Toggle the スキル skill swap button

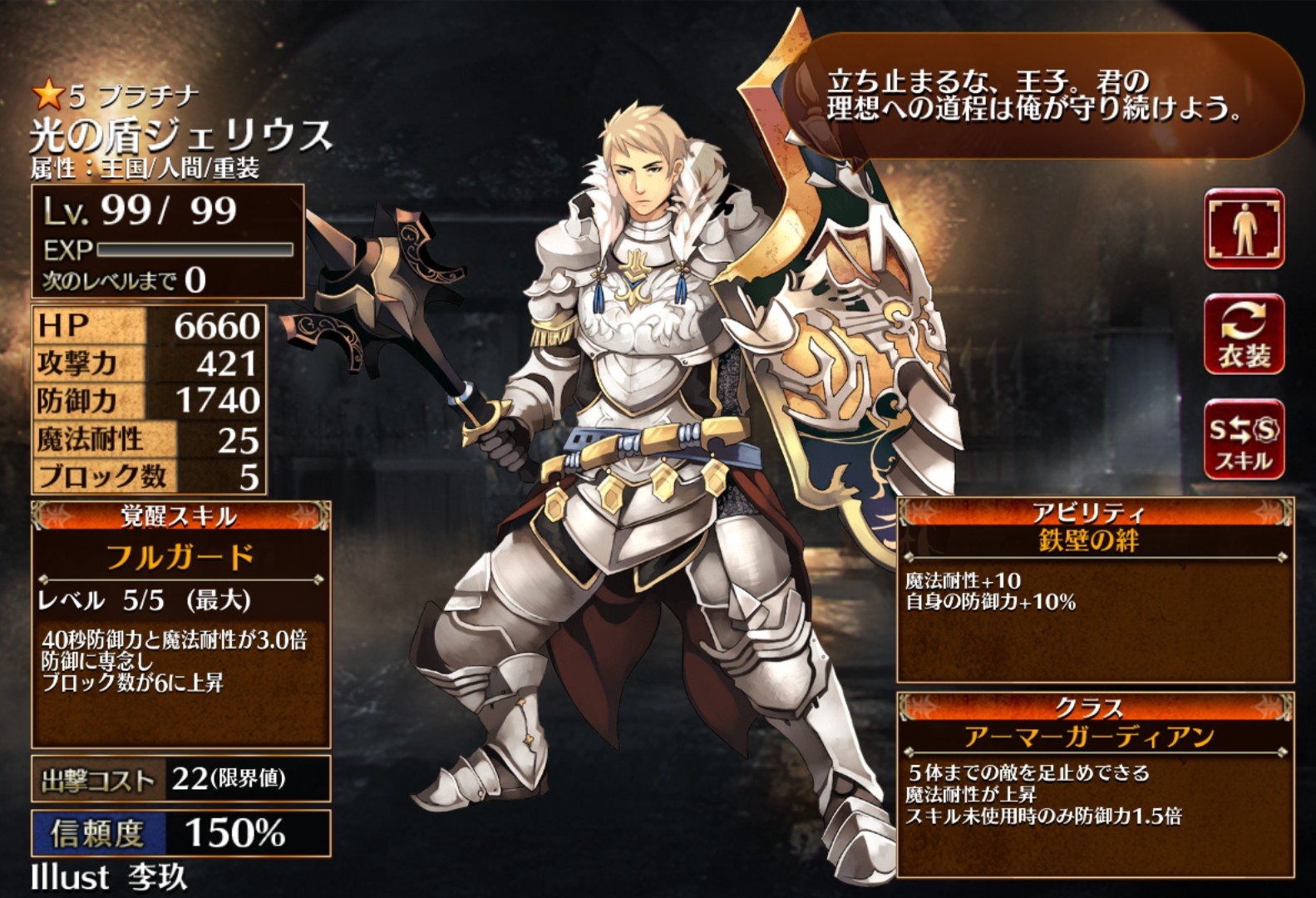pos(1244,440)
